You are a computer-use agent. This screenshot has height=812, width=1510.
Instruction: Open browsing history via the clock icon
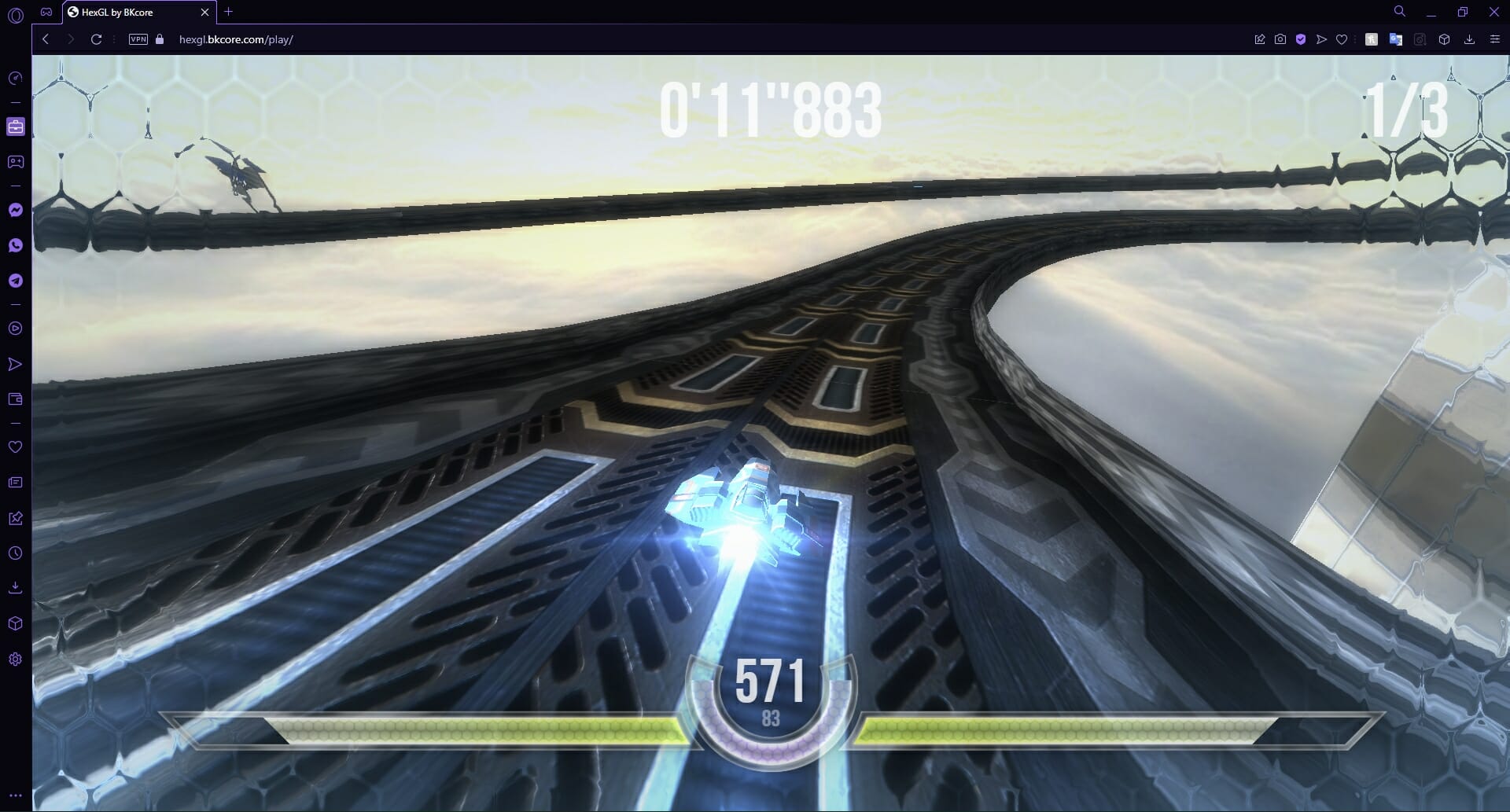tap(15, 553)
